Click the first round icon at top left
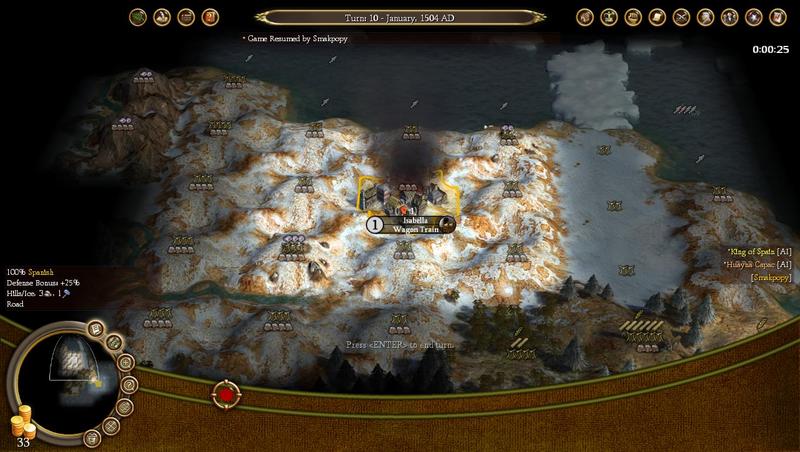 pos(138,17)
